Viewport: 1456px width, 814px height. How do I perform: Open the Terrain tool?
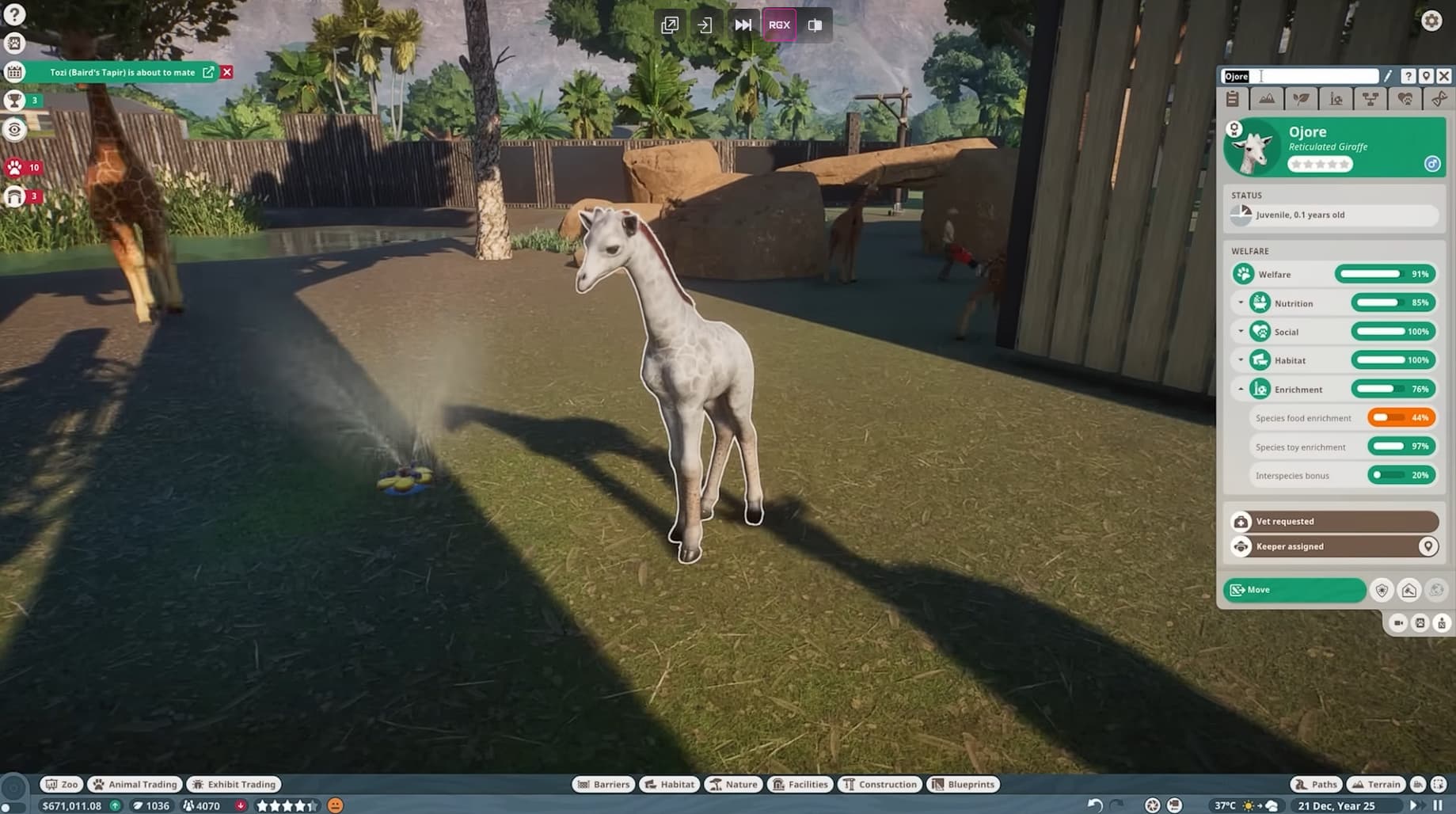pos(1375,784)
